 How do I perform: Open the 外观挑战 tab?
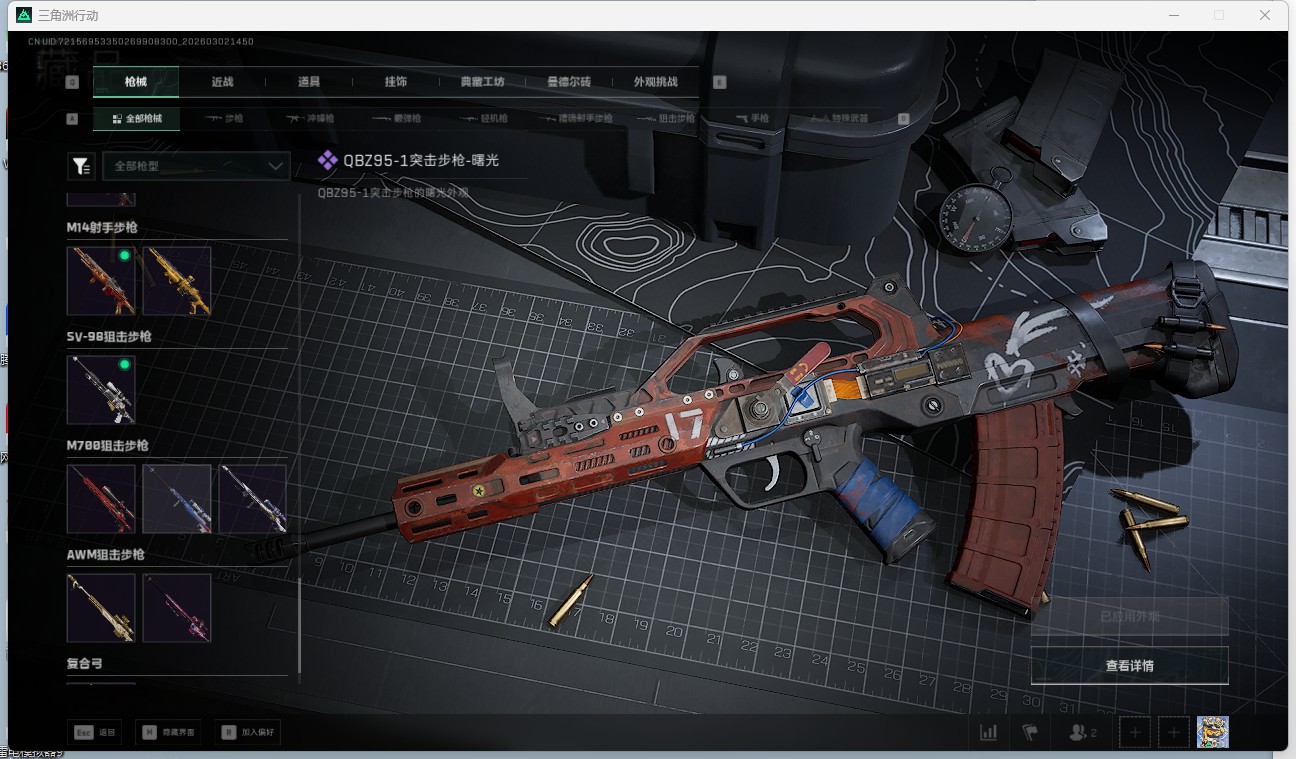click(x=655, y=82)
